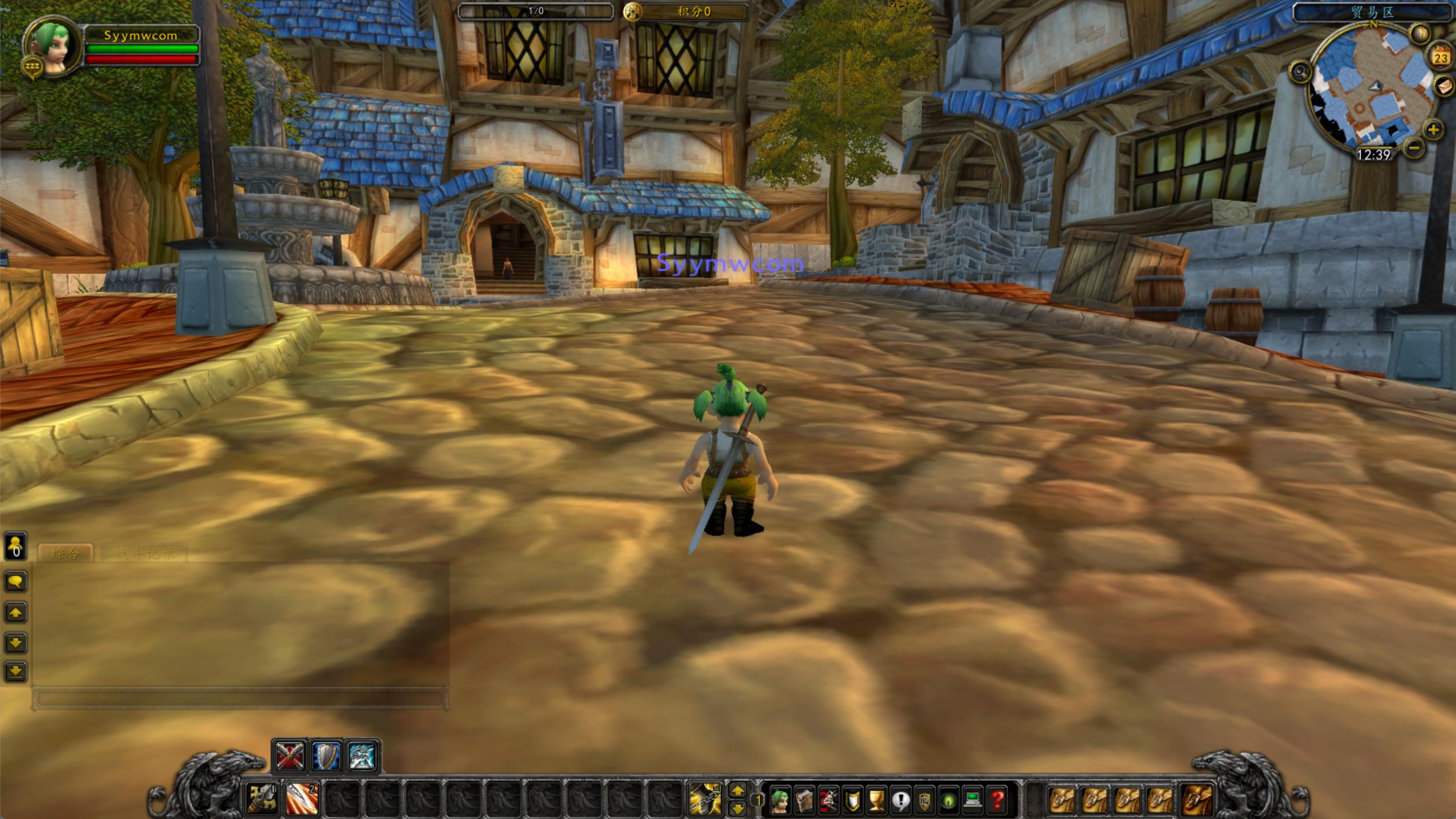The width and height of the screenshot is (1456, 819).
Task: Select the Berserker Stance icon
Action: 363,757
